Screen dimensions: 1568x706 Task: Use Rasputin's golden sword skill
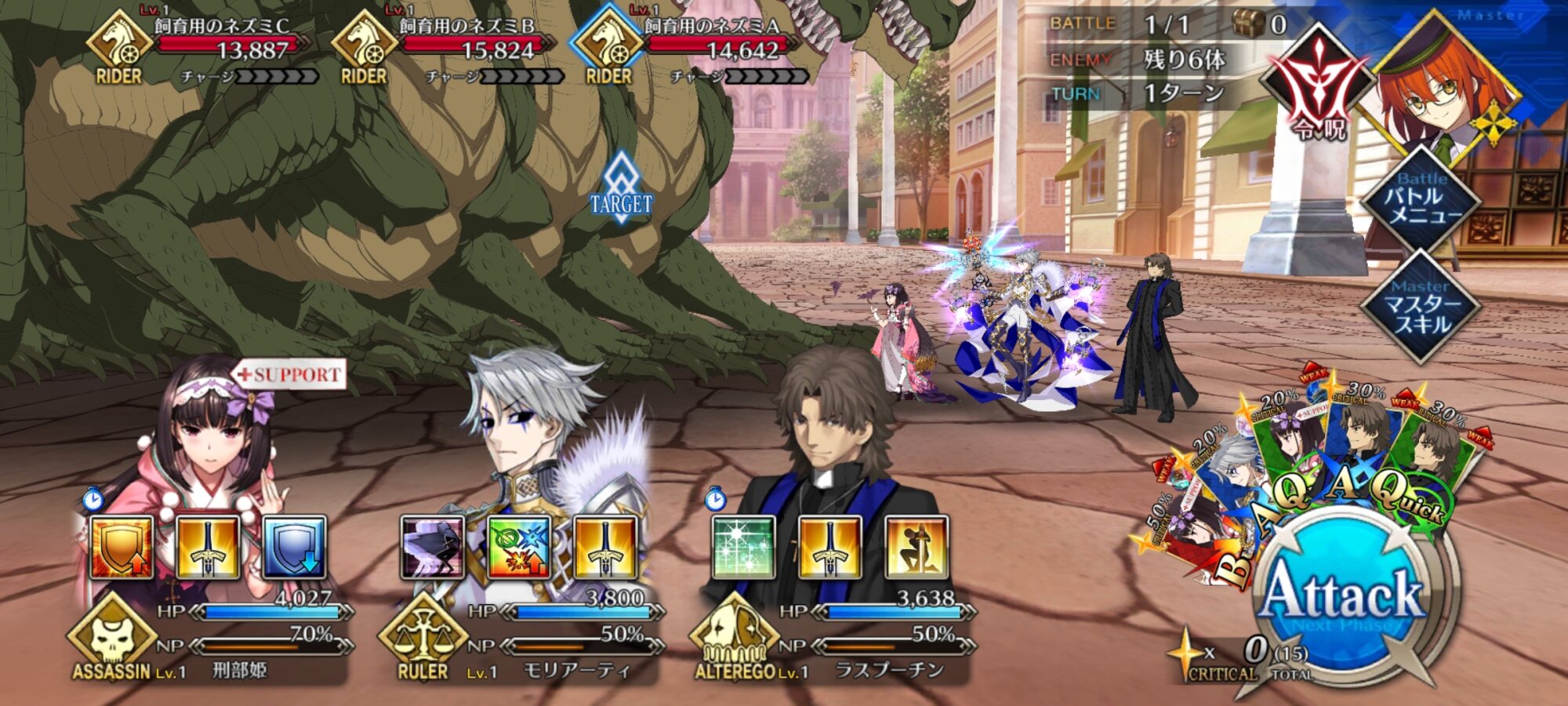point(830,548)
